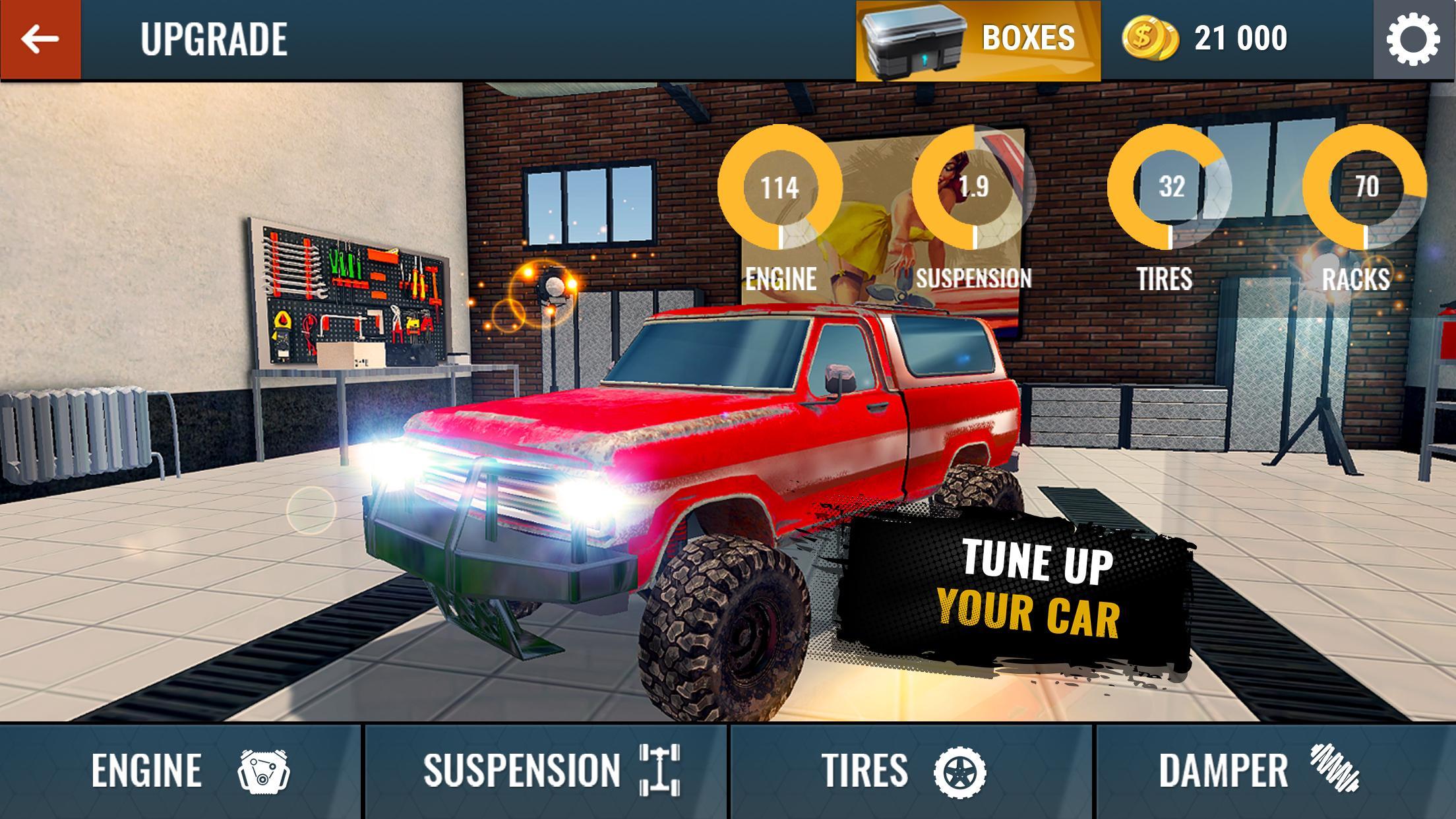
Task: Open settings via the gear icon
Action: tap(1414, 40)
